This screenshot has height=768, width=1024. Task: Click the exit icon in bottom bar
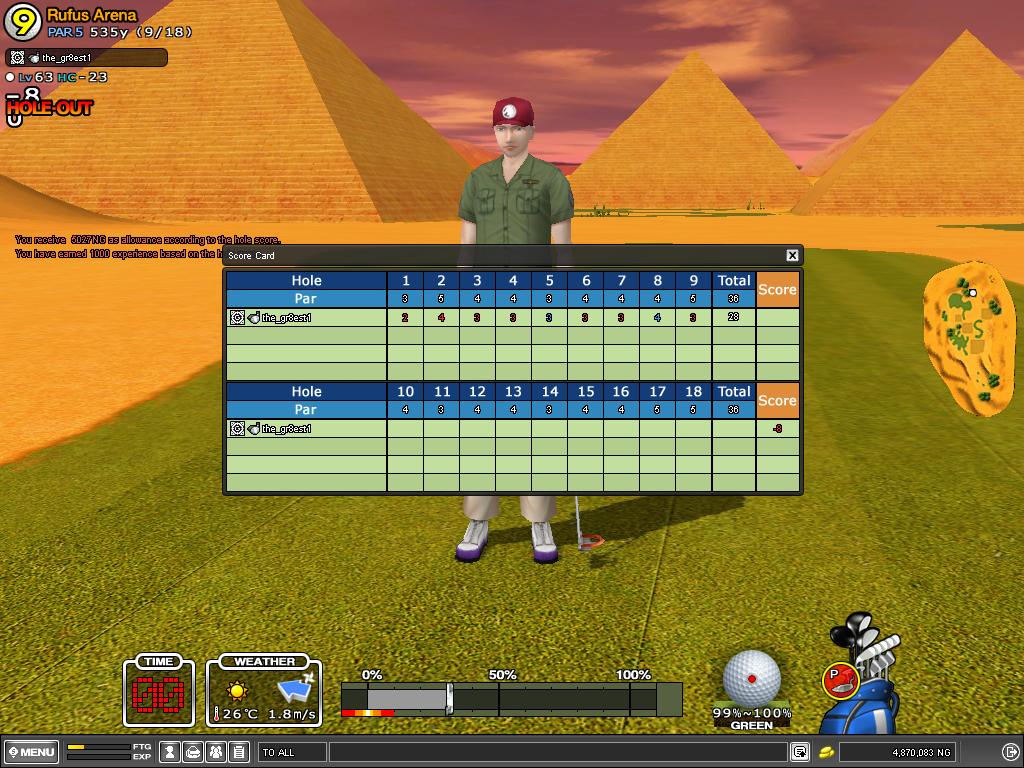pos(1010,752)
